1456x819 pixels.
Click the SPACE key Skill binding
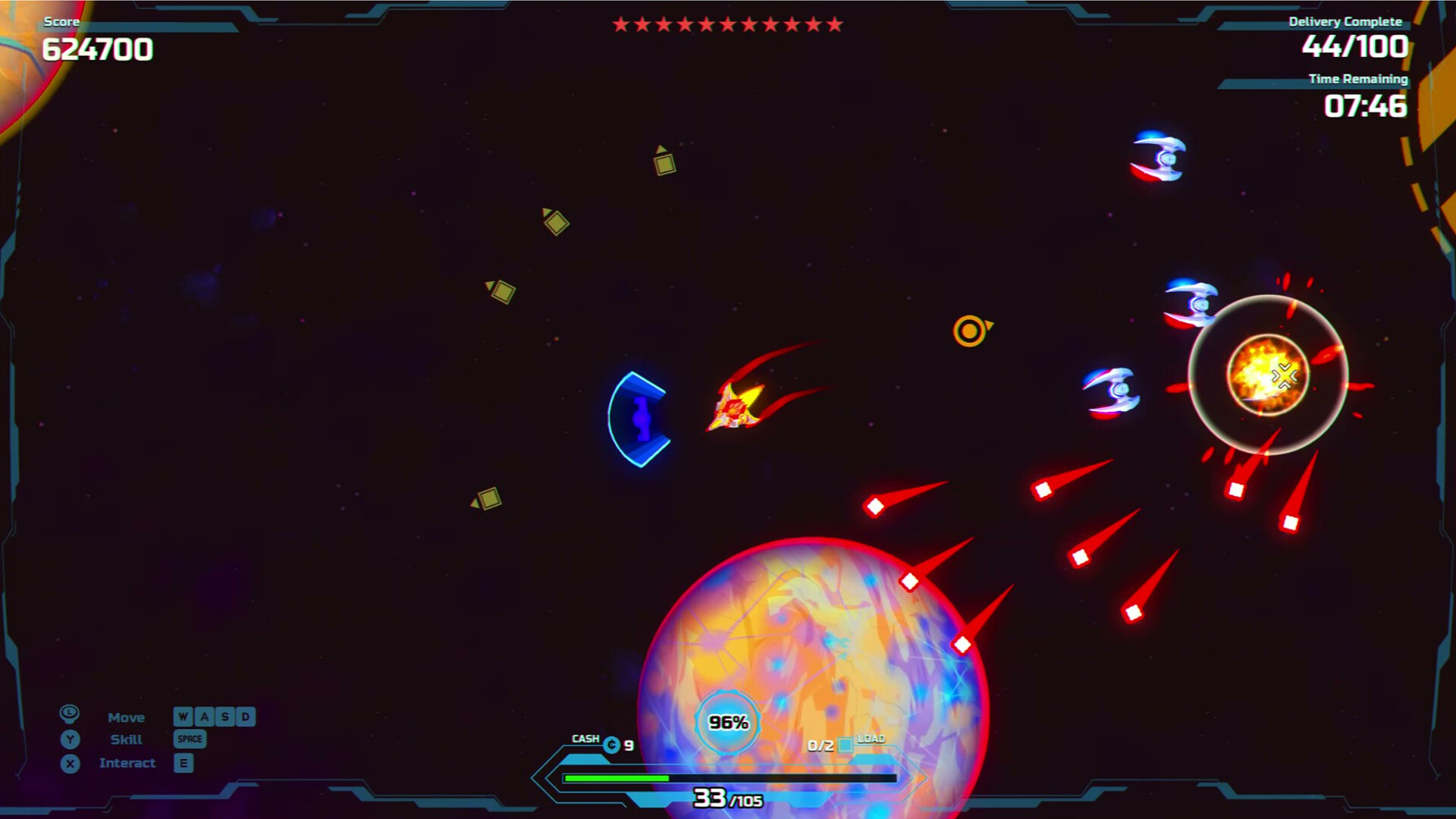click(190, 739)
